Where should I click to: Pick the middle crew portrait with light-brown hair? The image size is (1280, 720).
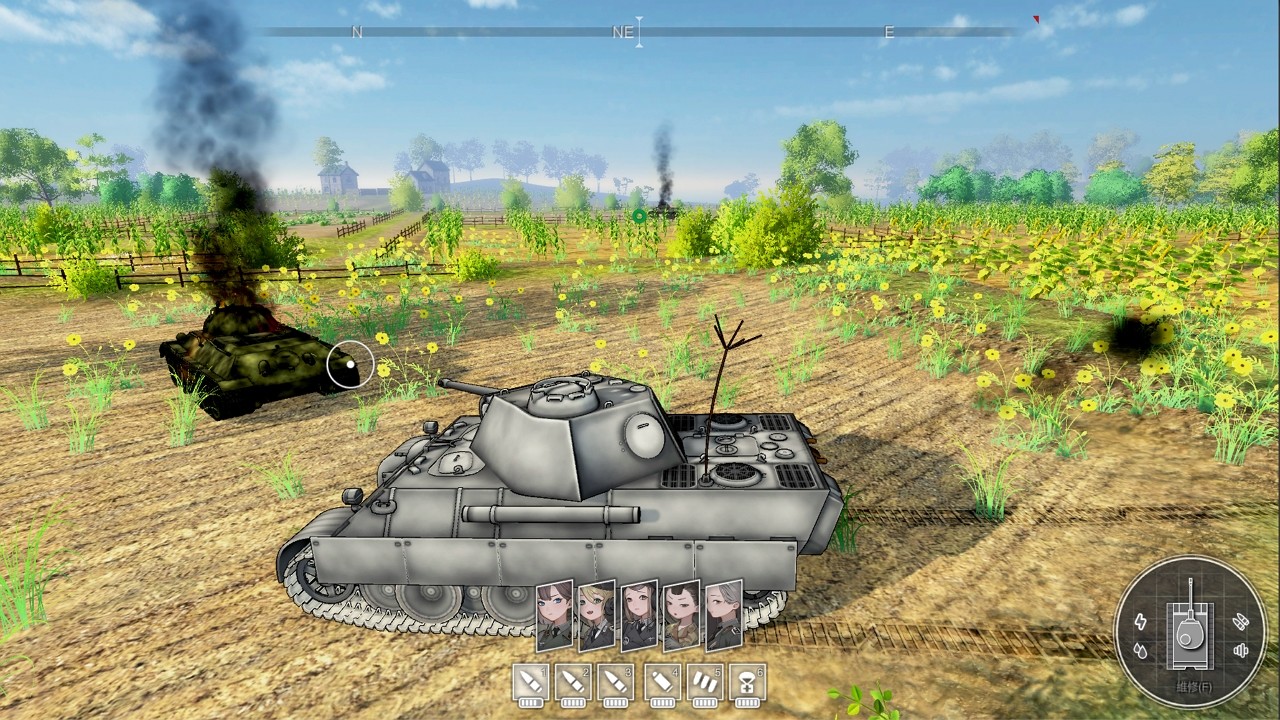click(639, 616)
